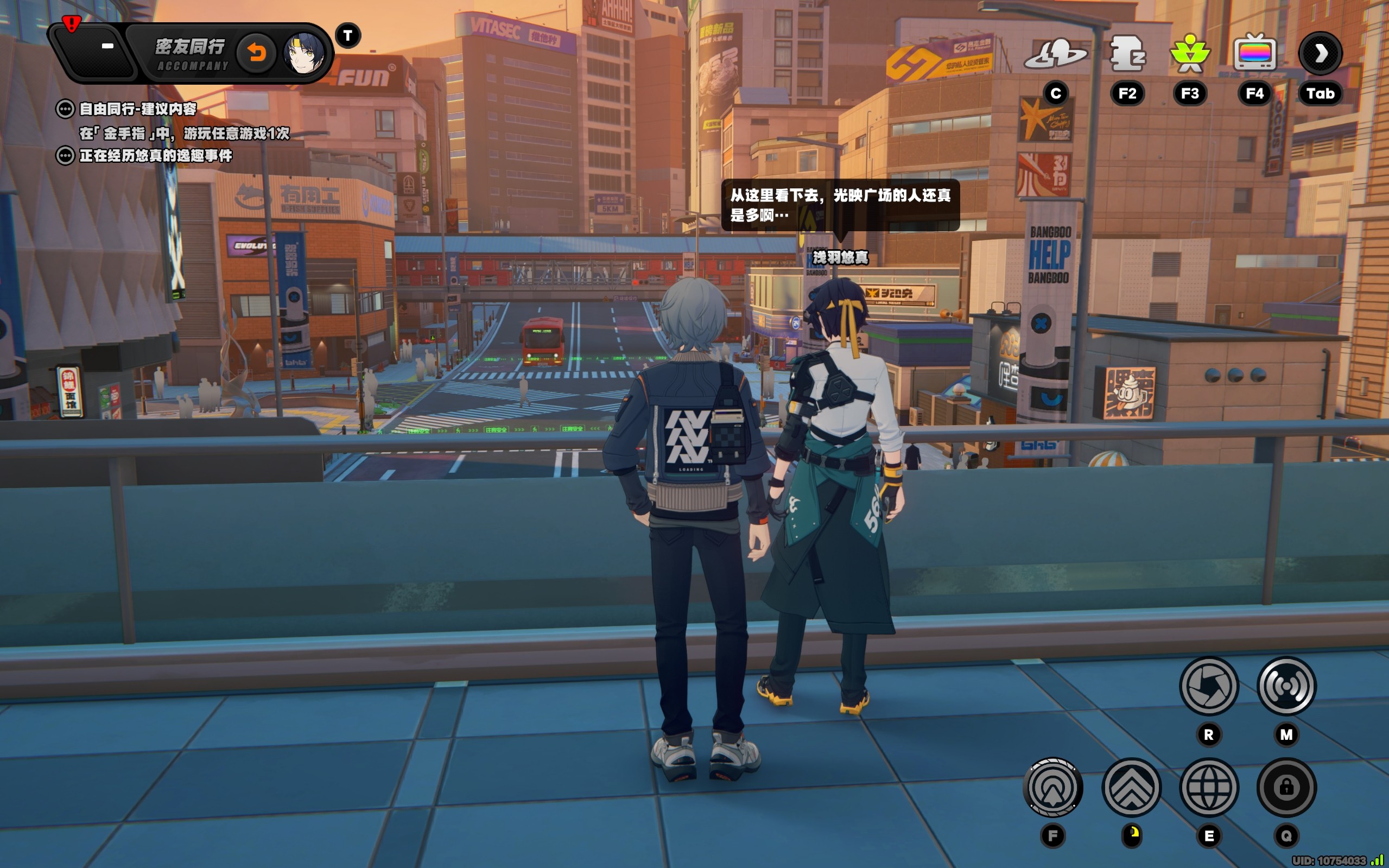The image size is (1389, 868).
Task: Collapse the quest tracker with the minus button
Action: coord(107,46)
